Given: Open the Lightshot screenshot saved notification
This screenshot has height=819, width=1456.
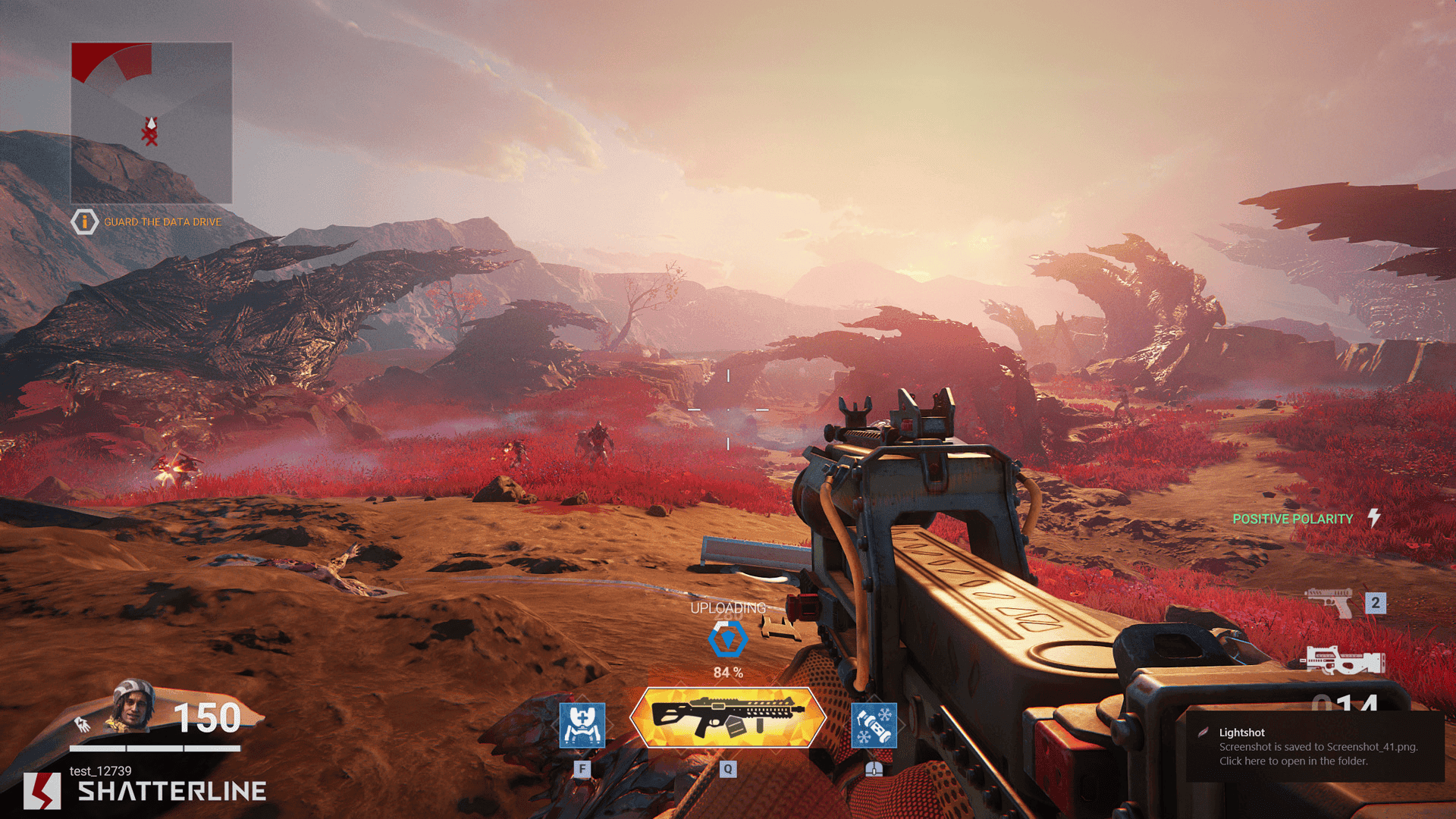Looking at the screenshot, I should point(1315,746).
